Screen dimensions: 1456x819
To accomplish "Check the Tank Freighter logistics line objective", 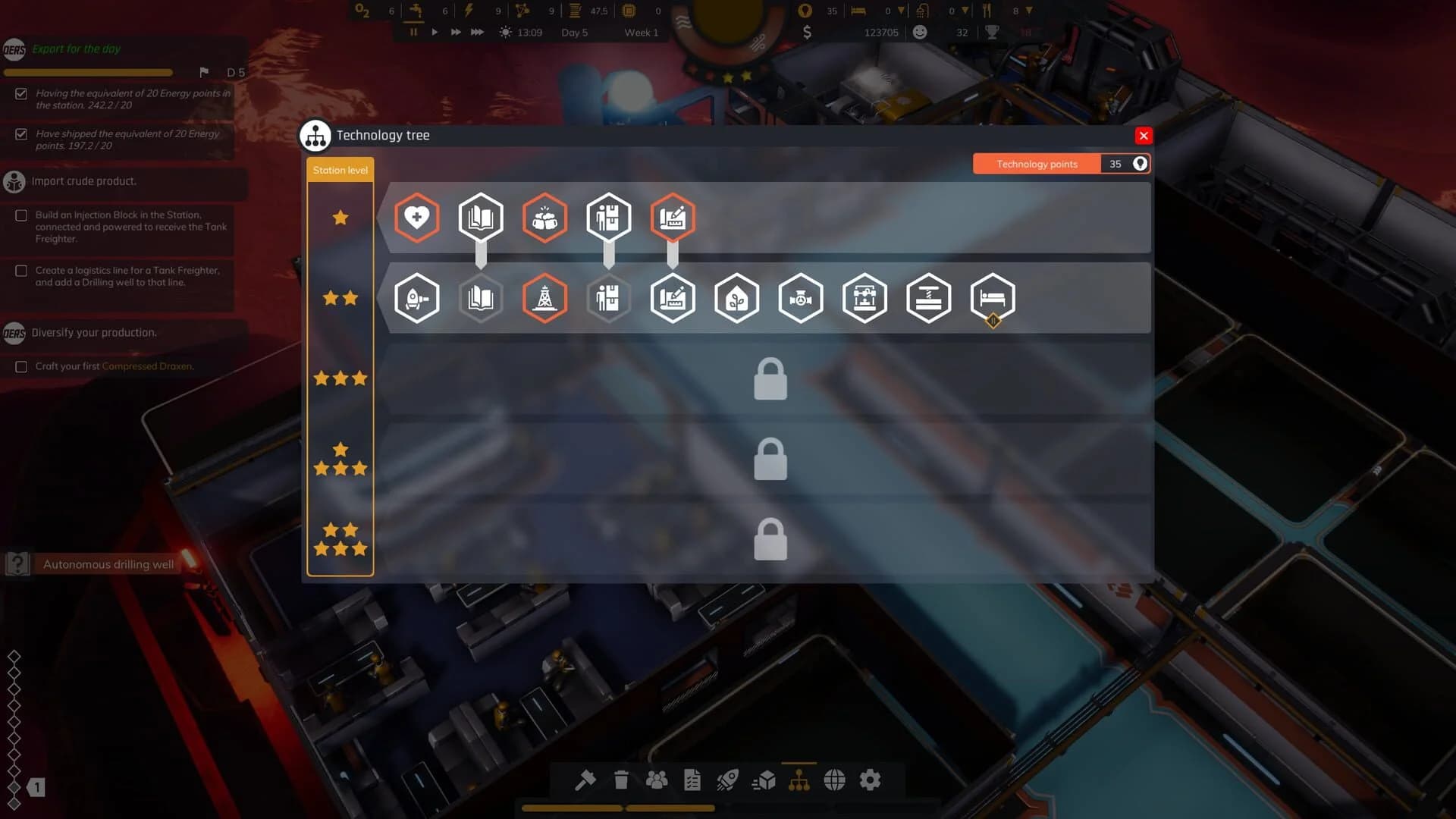I will point(21,271).
